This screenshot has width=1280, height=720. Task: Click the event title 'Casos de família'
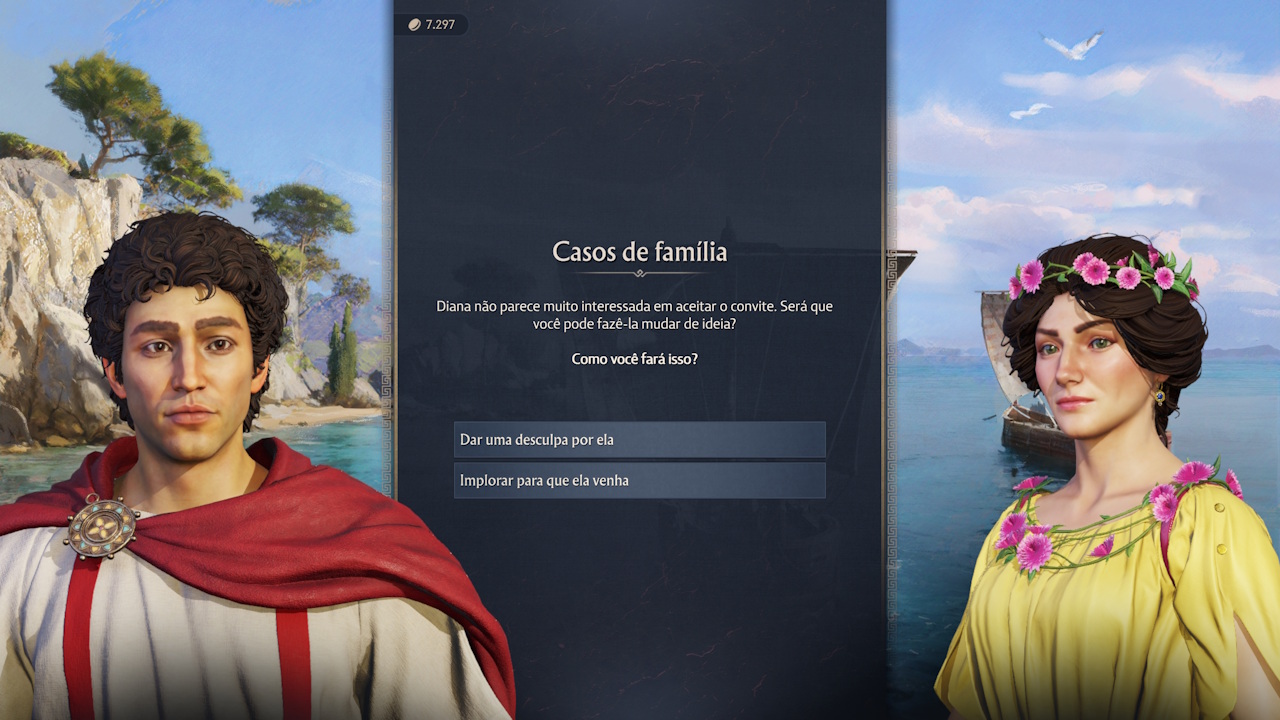639,252
